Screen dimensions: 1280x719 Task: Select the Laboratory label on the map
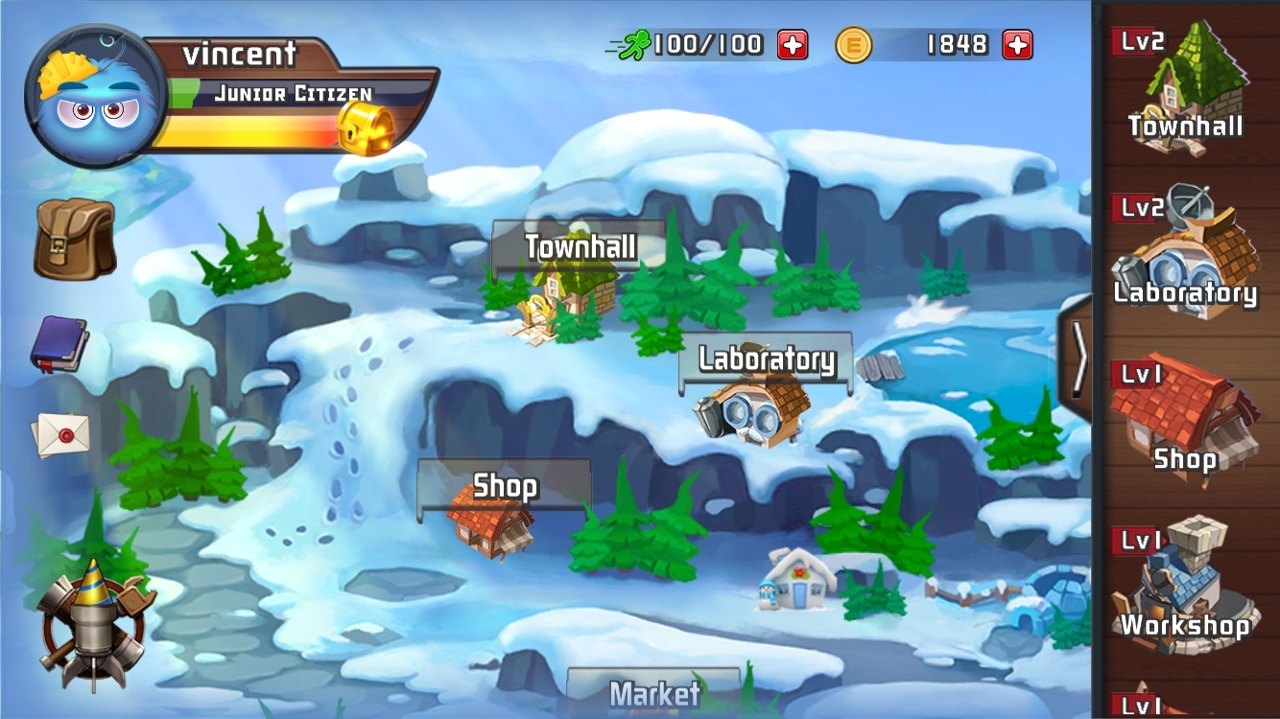766,359
